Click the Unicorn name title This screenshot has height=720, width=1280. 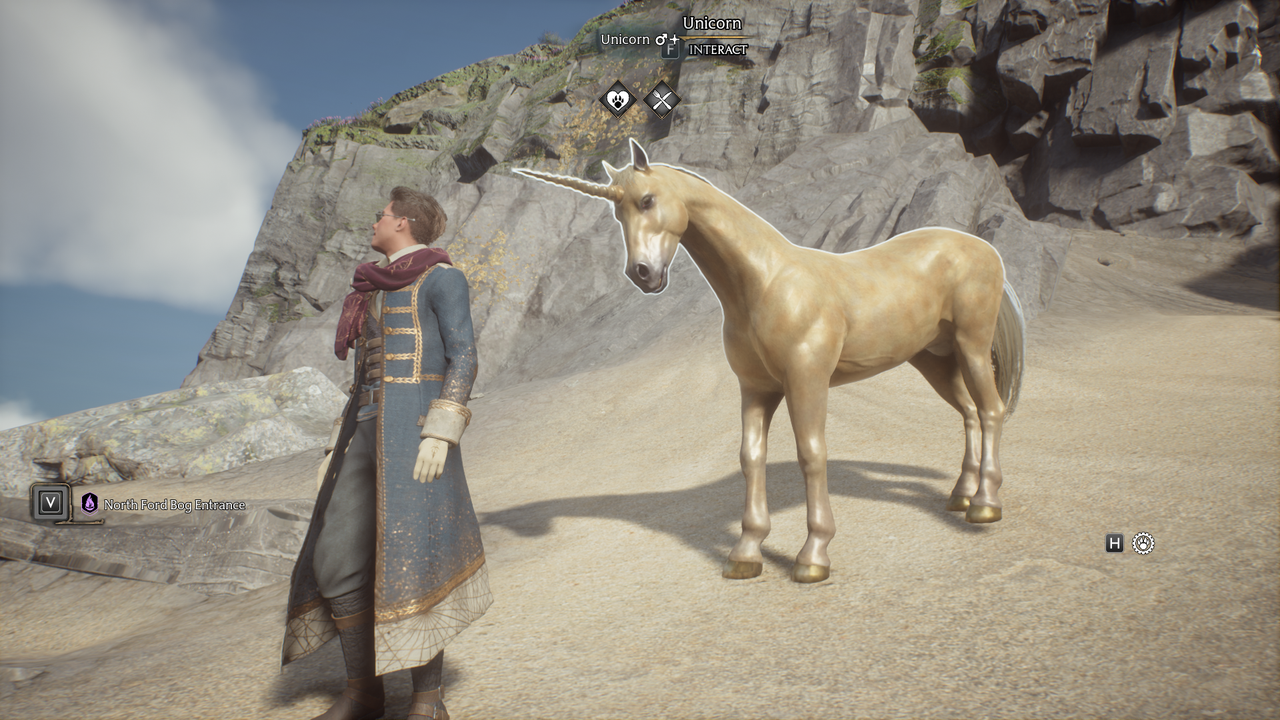pos(712,22)
